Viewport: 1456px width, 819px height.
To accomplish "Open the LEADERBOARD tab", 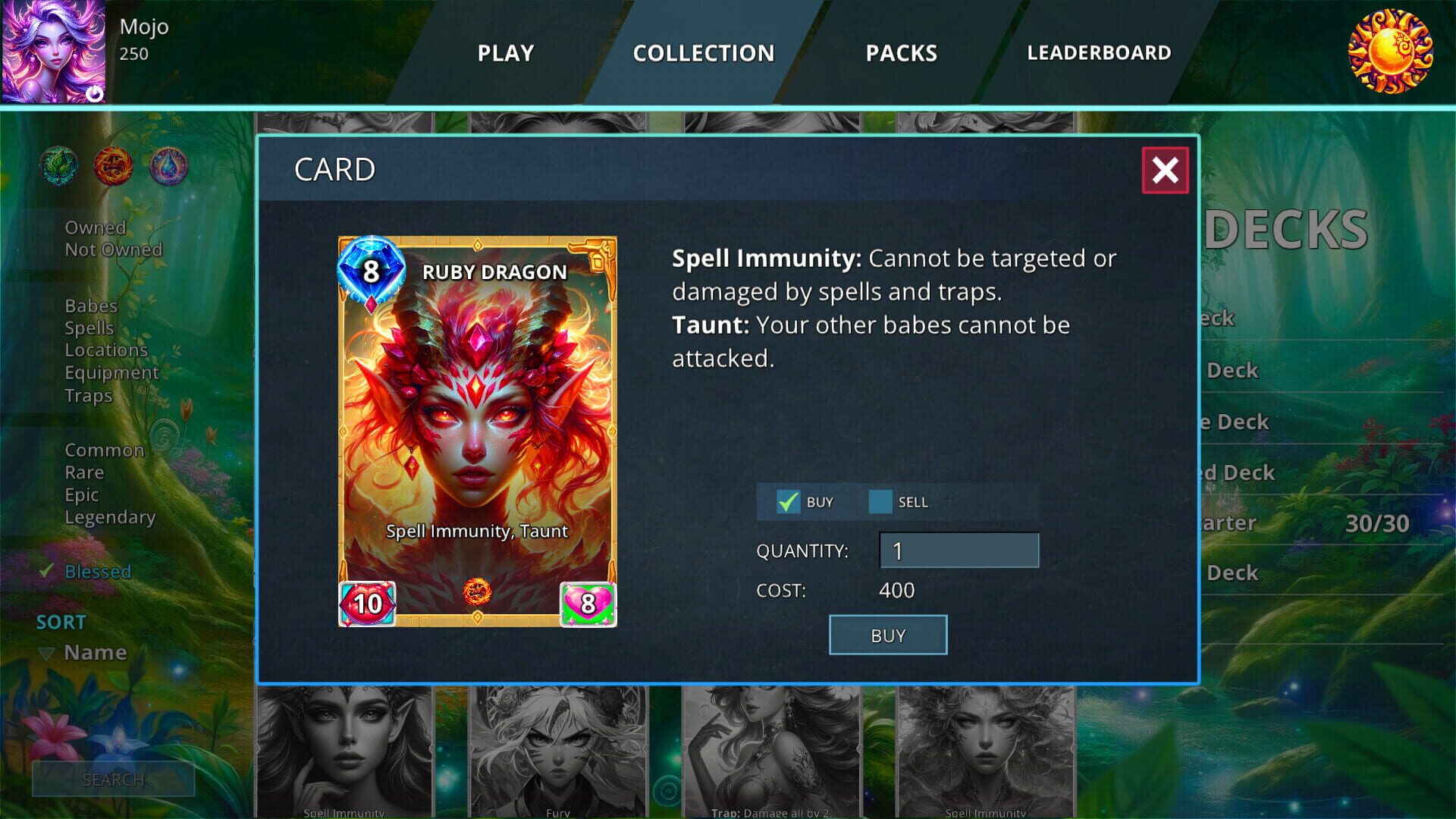I will coord(1099,53).
